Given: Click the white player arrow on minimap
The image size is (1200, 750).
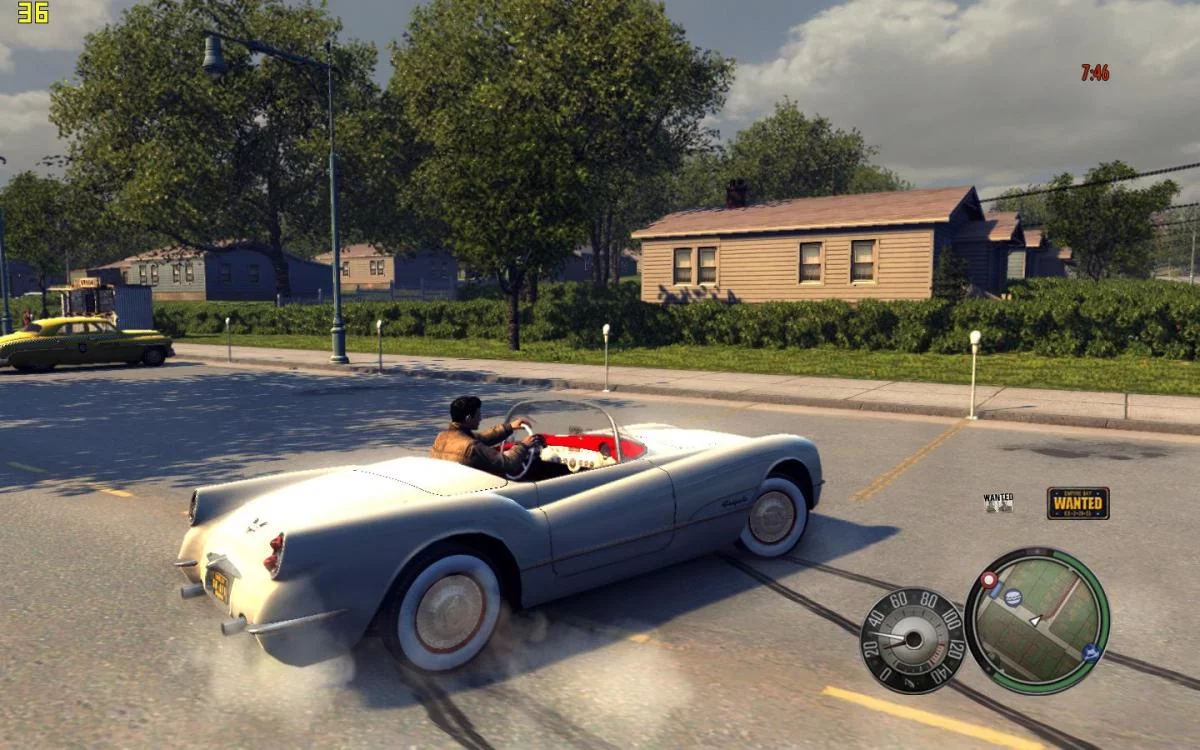Looking at the screenshot, I should tap(1036, 621).
